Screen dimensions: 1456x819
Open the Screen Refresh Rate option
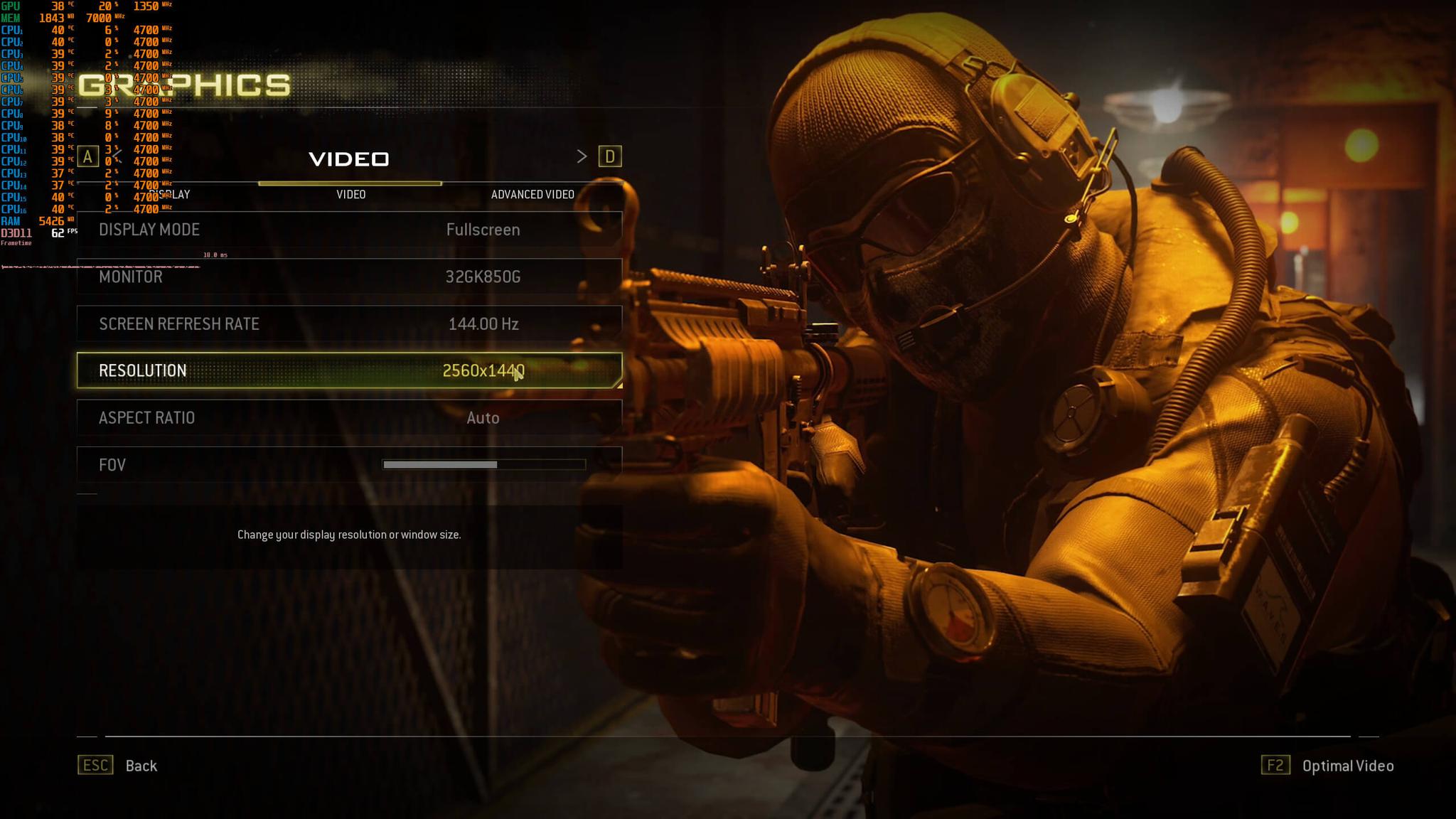point(349,324)
